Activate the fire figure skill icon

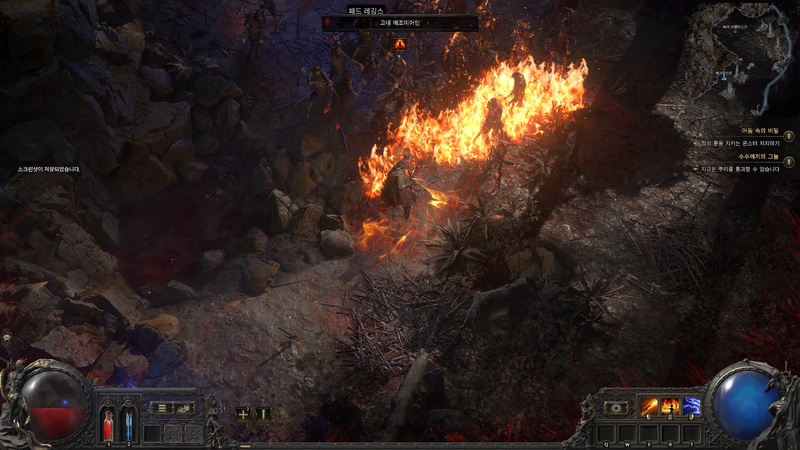671,407
